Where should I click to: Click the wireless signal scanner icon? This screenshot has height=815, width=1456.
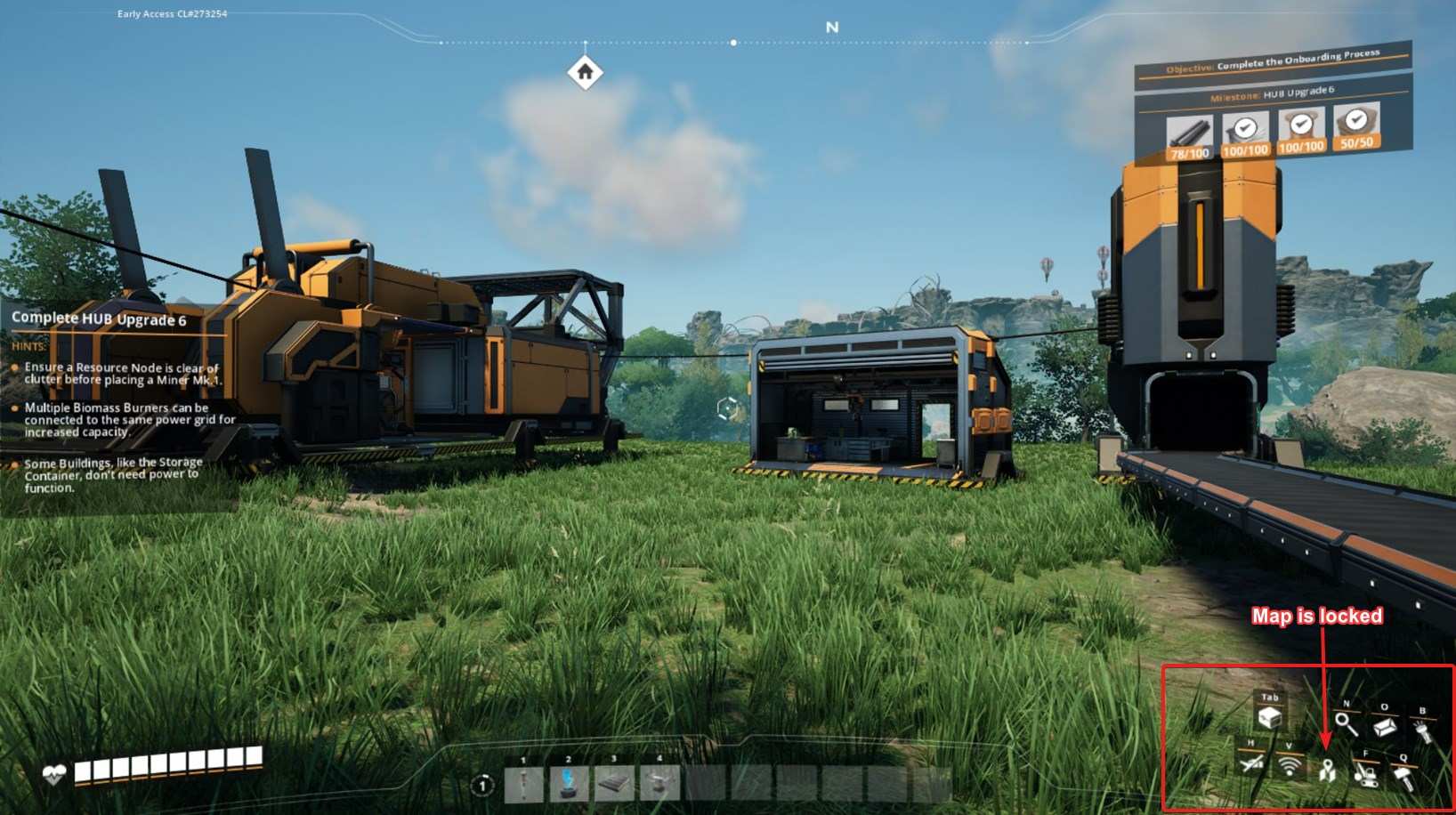click(x=1289, y=765)
